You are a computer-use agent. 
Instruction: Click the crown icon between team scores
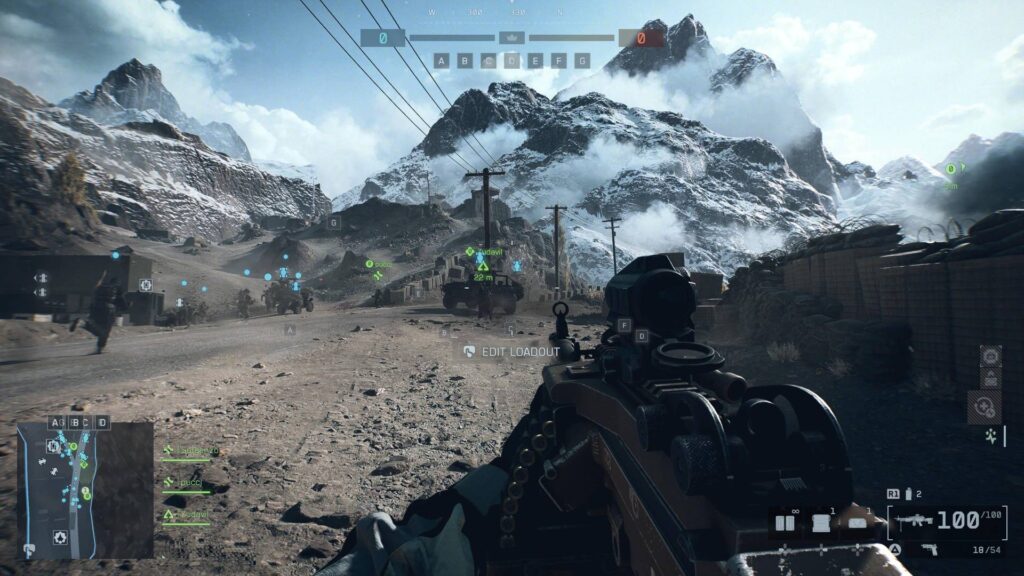tap(512, 38)
